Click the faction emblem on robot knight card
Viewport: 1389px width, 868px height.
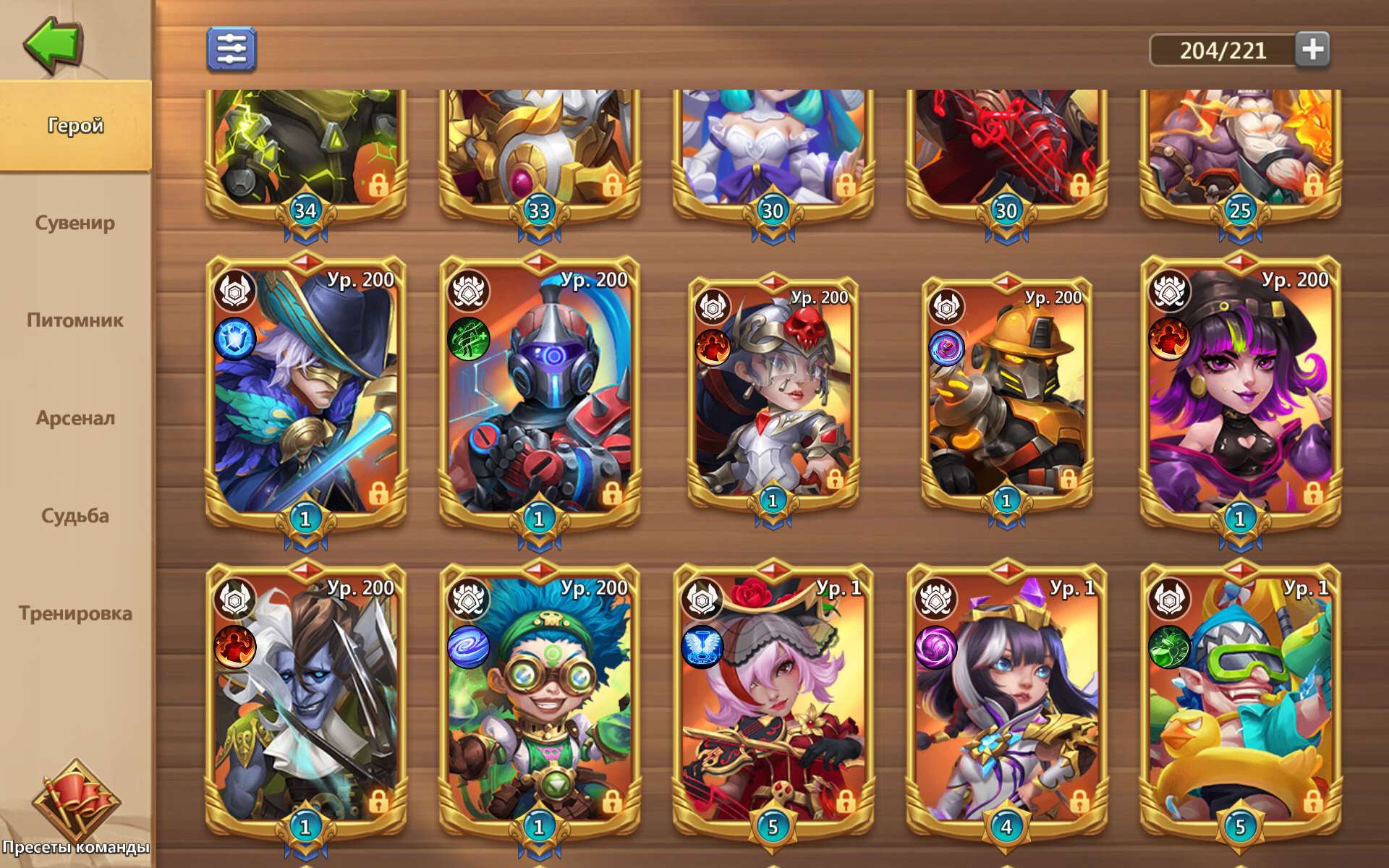click(x=467, y=292)
